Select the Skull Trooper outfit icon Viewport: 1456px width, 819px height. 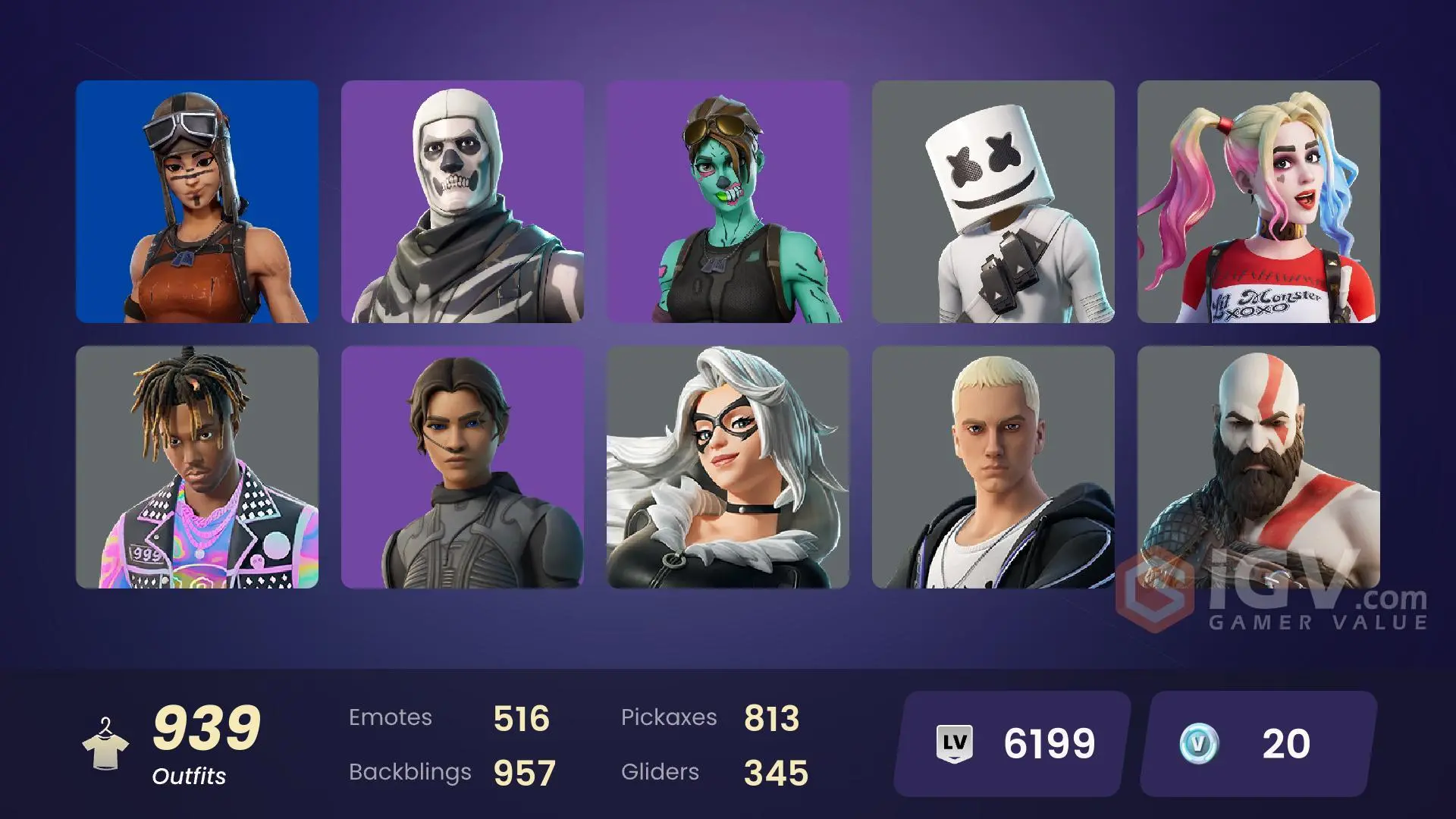[463, 203]
